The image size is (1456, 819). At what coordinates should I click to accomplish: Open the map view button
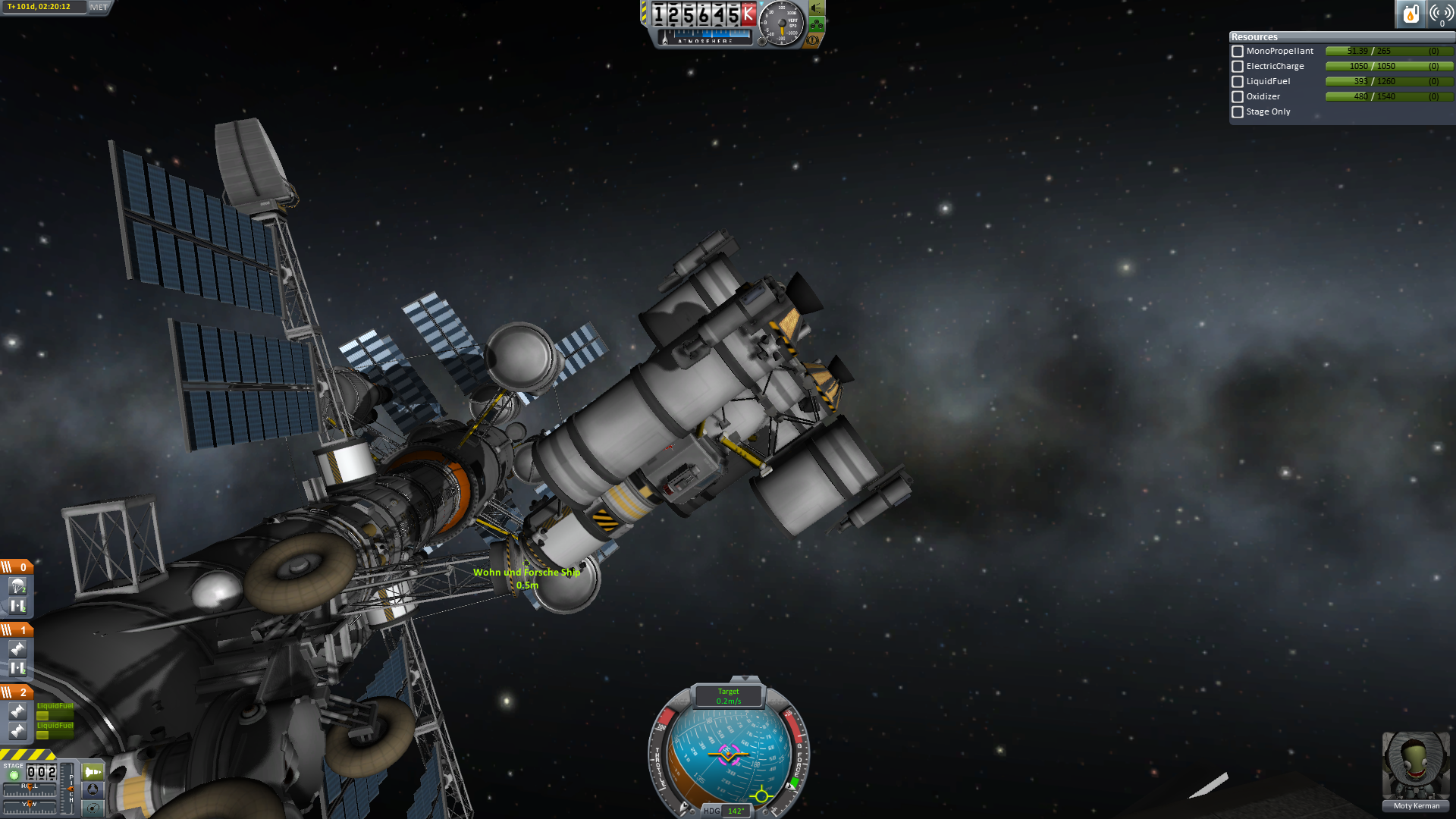93,808
